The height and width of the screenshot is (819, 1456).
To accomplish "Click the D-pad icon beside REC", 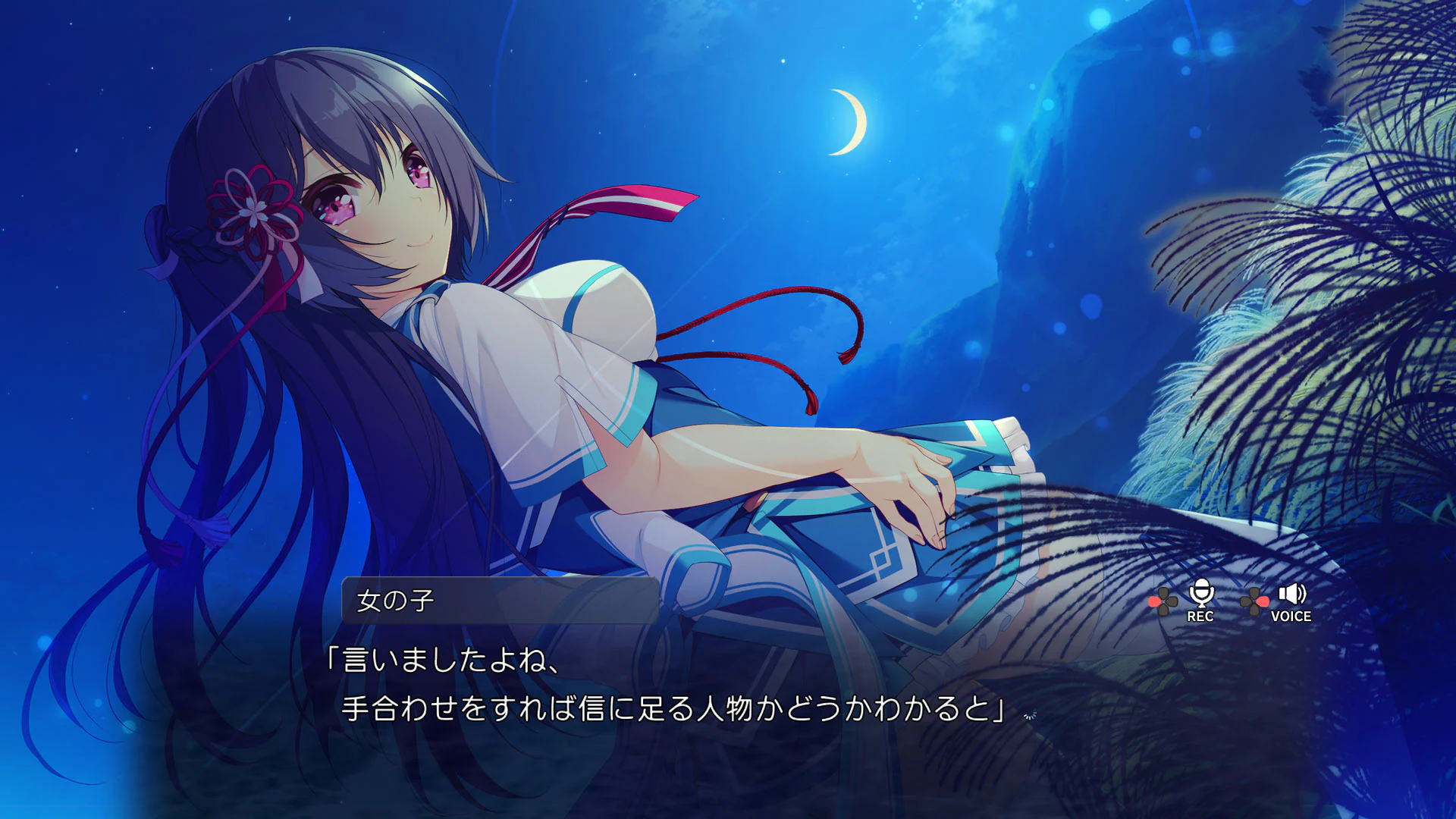I will pos(1163,601).
